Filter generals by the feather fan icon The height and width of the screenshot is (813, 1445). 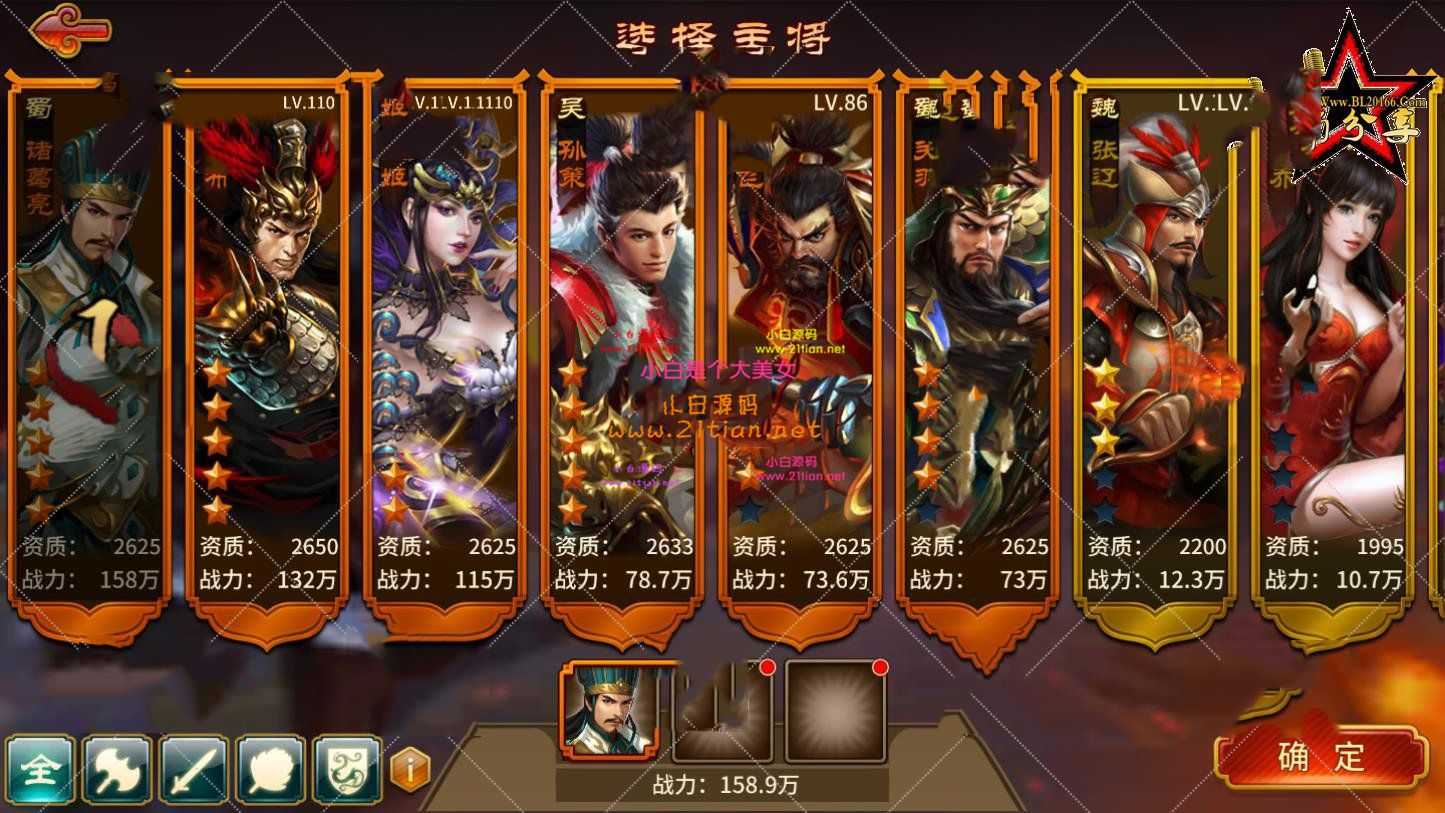271,769
